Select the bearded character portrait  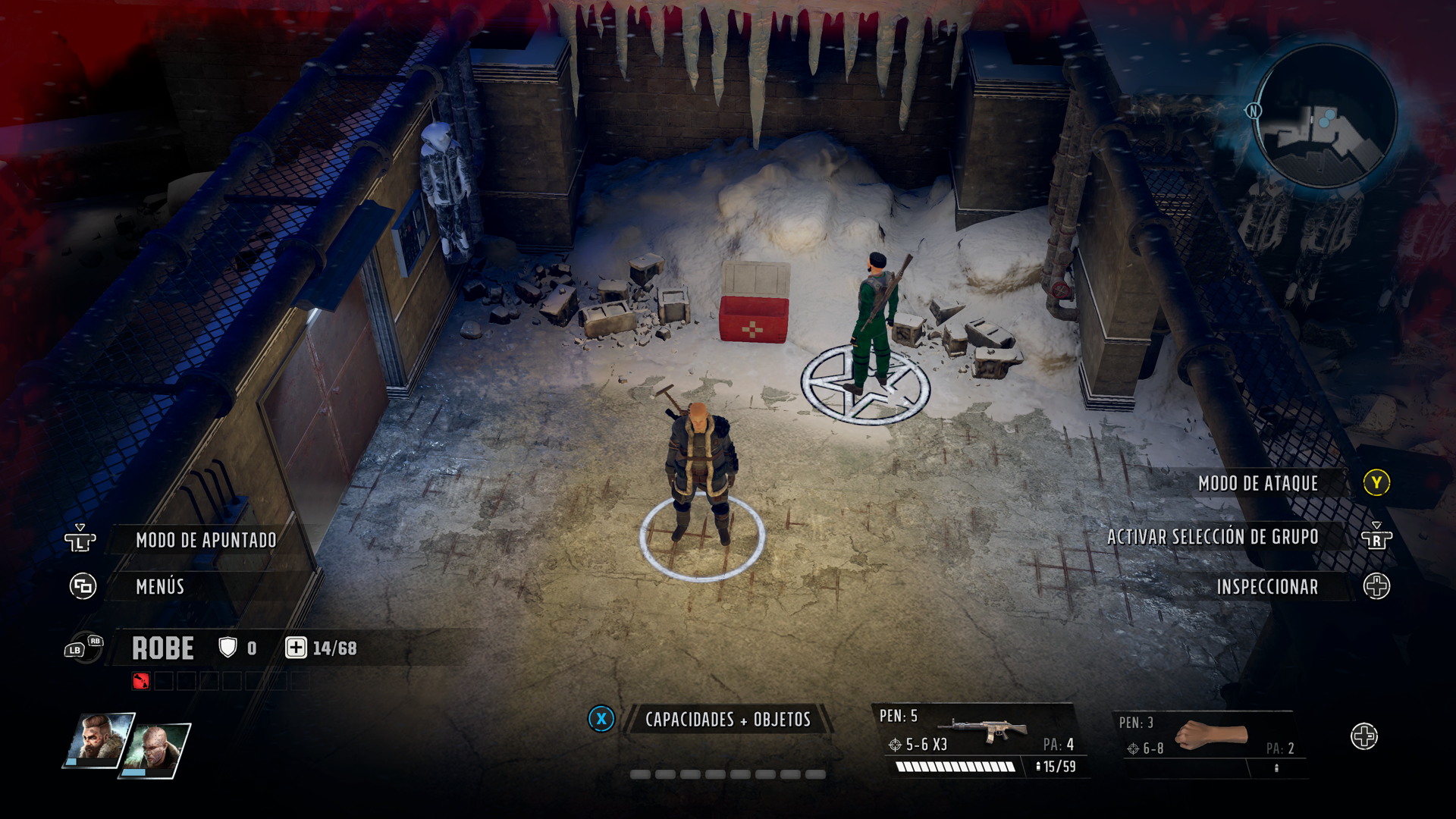coord(99,739)
